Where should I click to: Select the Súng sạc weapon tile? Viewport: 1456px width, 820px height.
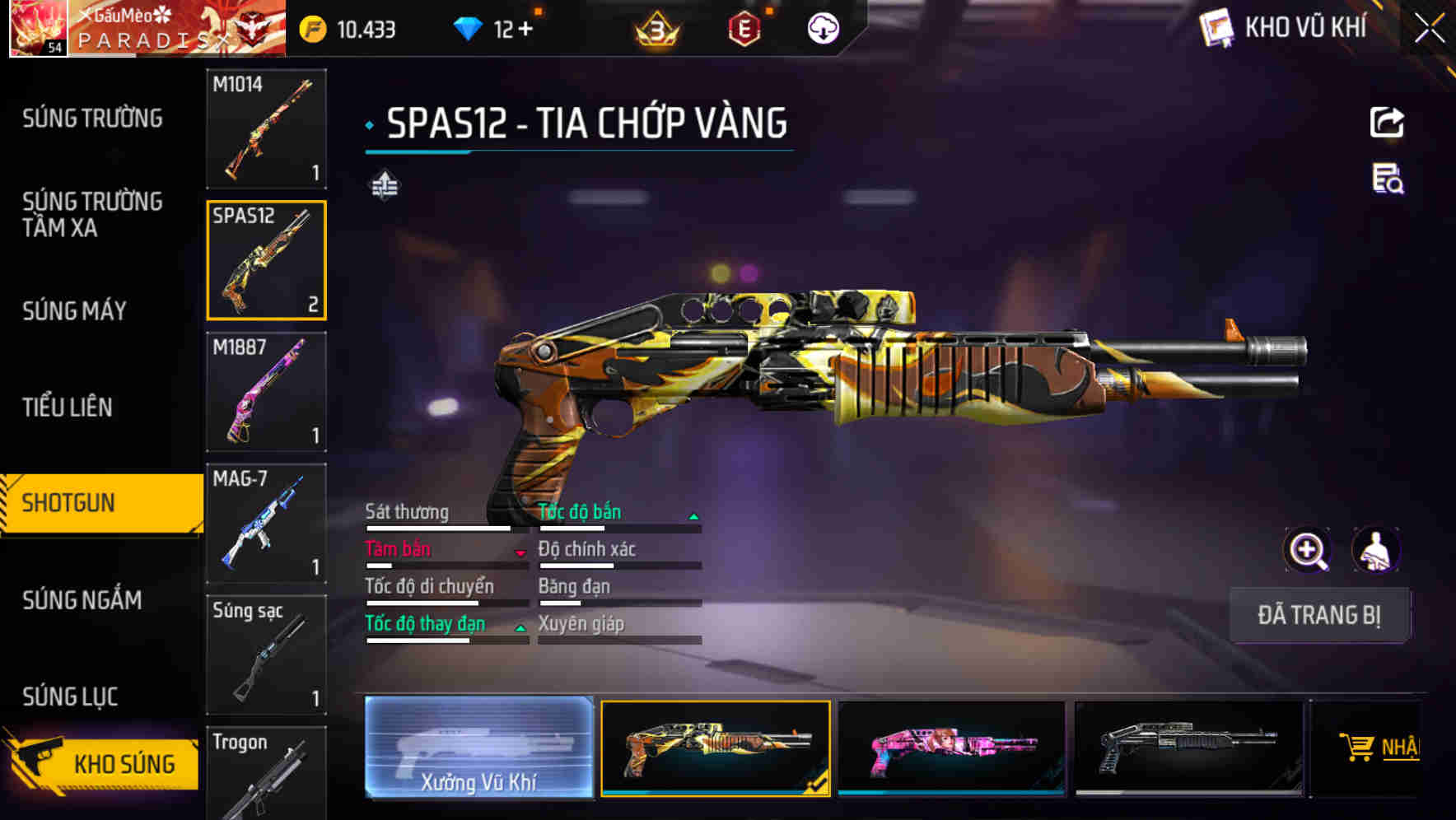(x=266, y=655)
